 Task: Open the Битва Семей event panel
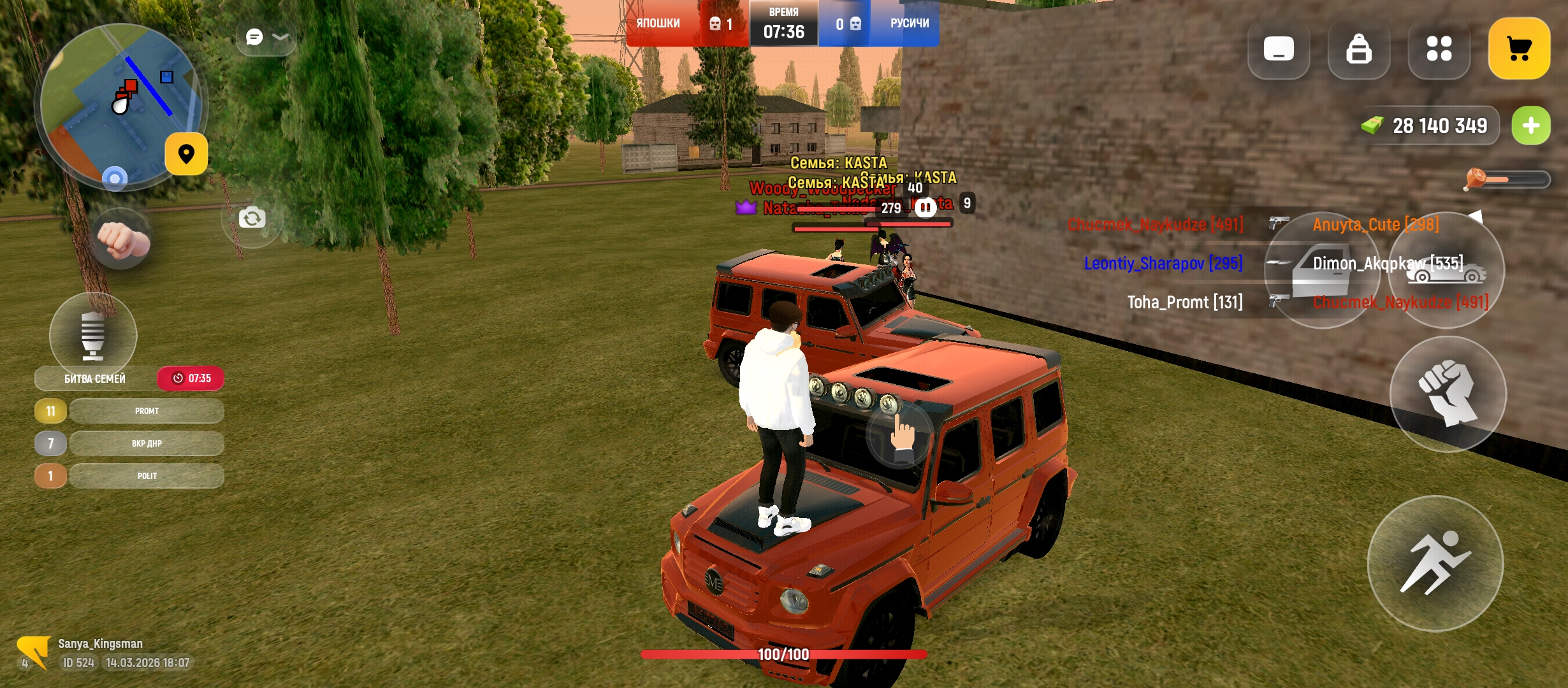pos(96,378)
